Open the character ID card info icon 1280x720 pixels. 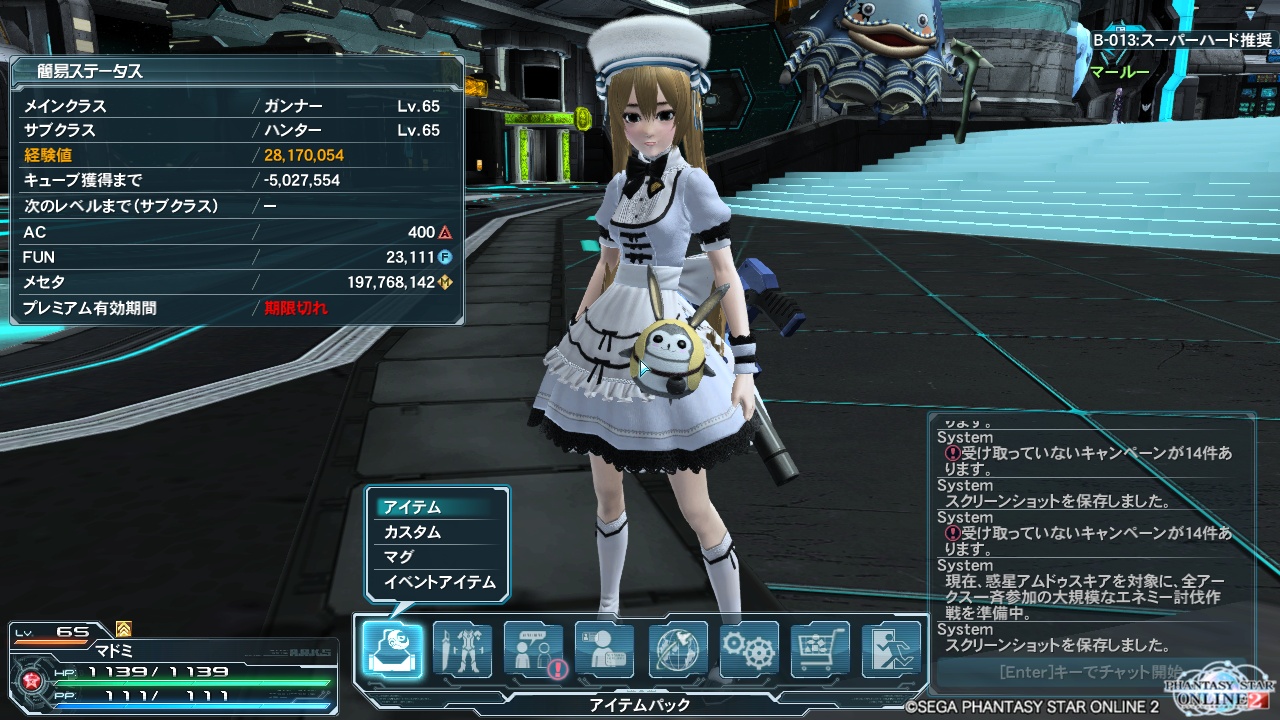[605, 650]
